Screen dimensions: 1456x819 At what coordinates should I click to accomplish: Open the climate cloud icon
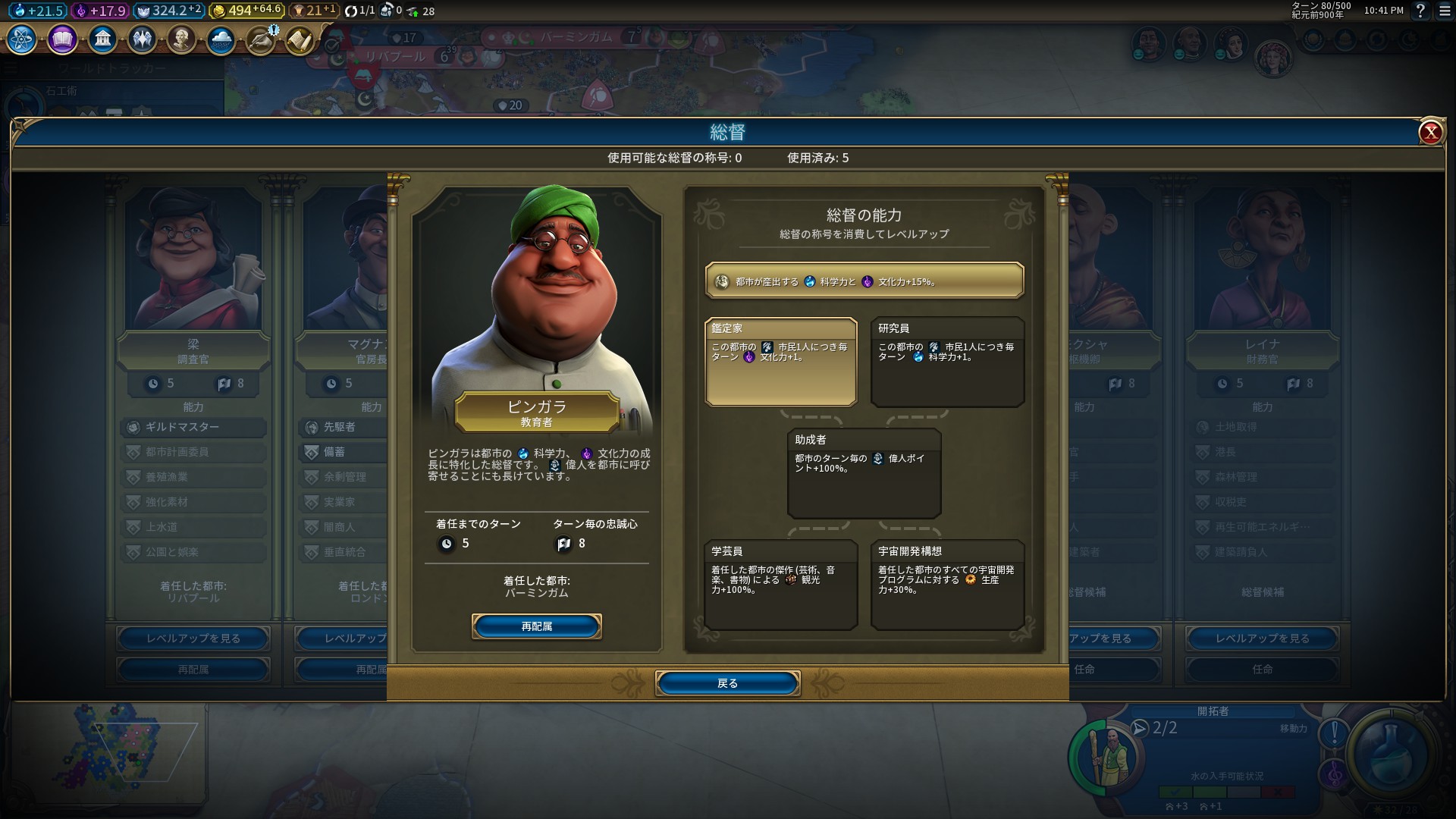pyautogui.click(x=221, y=39)
